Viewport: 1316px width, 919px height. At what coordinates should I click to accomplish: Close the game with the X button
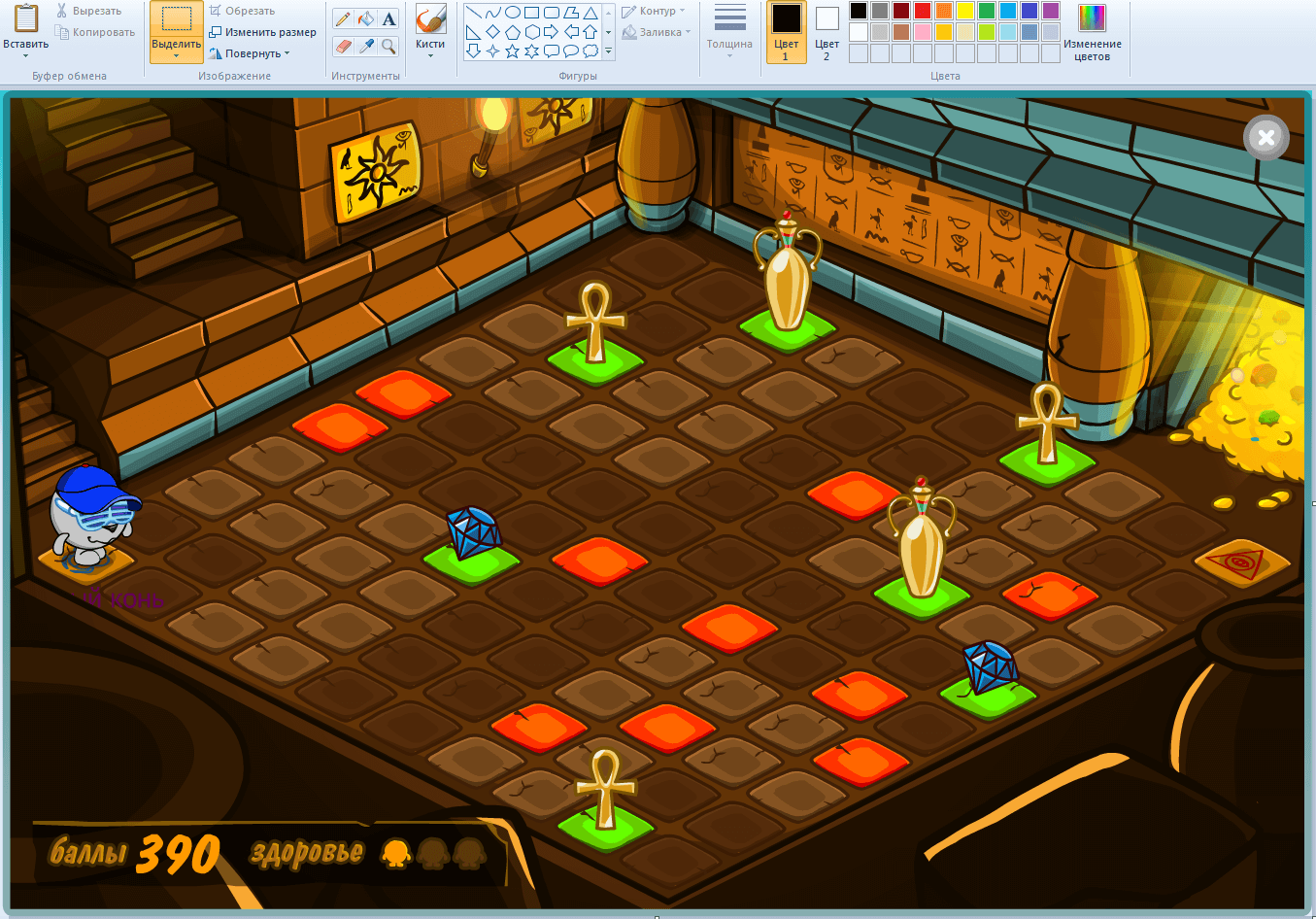click(x=1265, y=138)
